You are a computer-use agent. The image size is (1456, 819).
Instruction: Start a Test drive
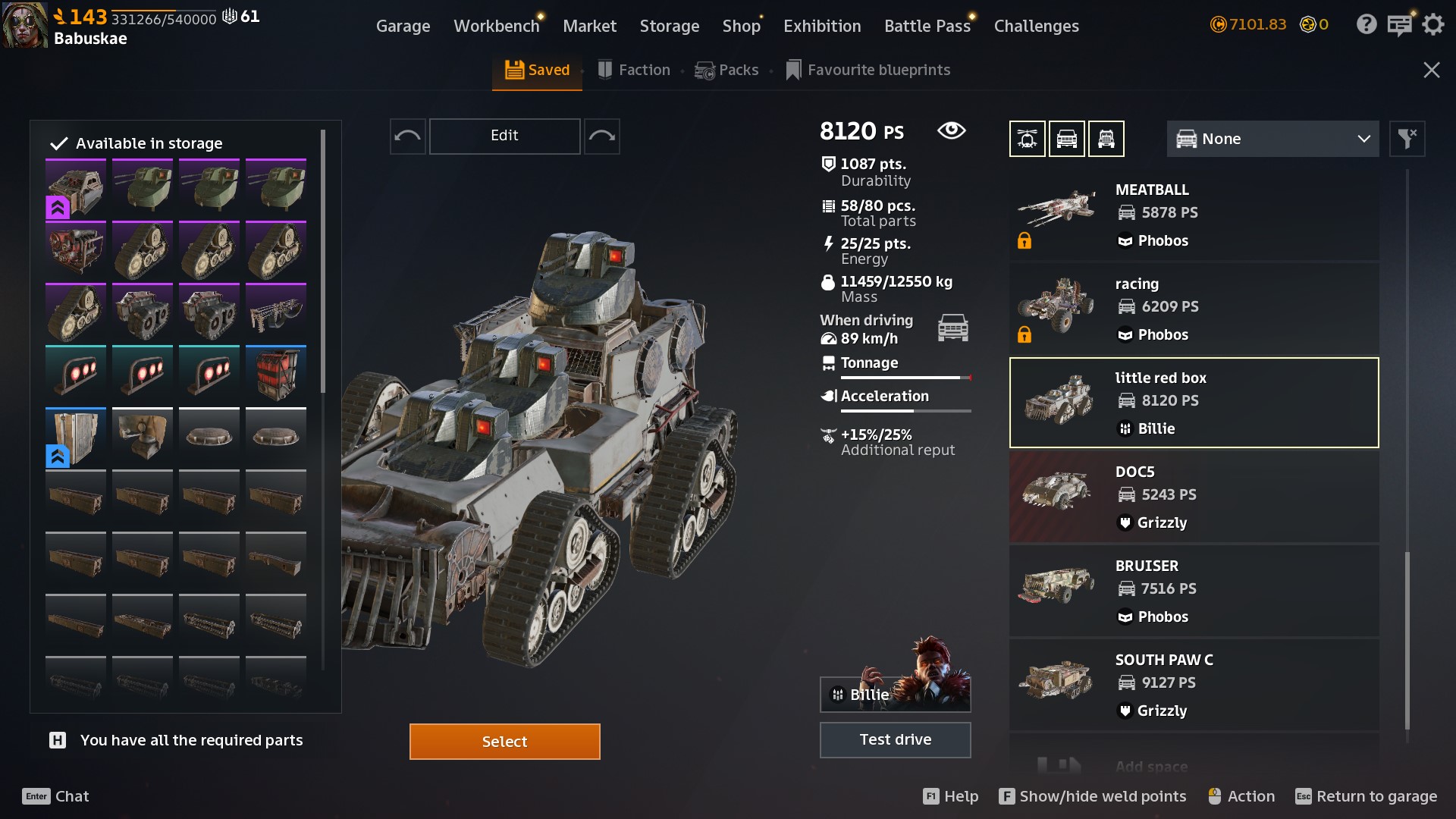tap(895, 739)
